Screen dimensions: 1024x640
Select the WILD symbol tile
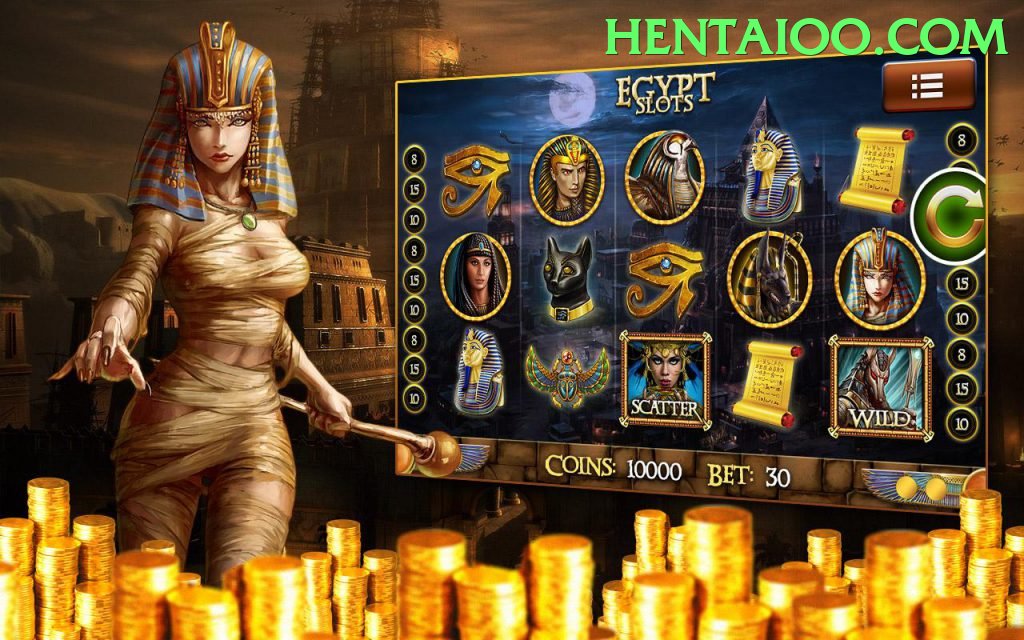click(x=880, y=387)
